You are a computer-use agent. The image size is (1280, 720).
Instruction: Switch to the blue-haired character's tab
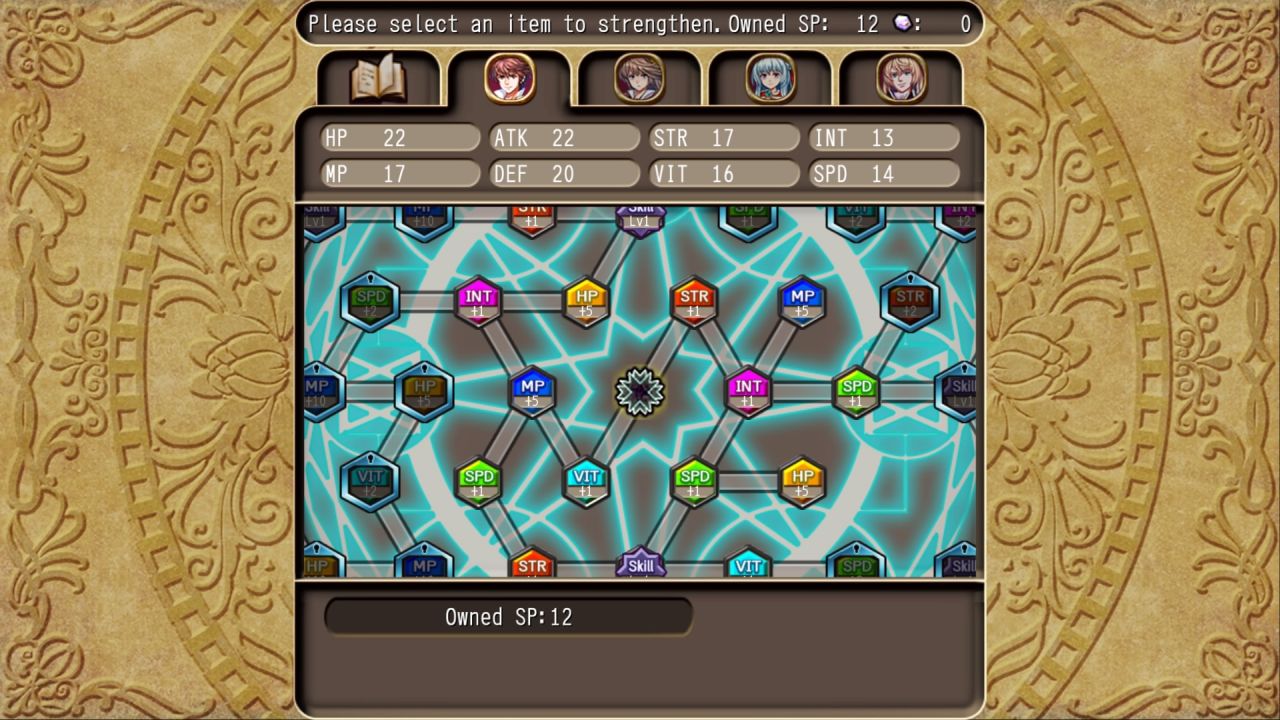click(x=769, y=80)
